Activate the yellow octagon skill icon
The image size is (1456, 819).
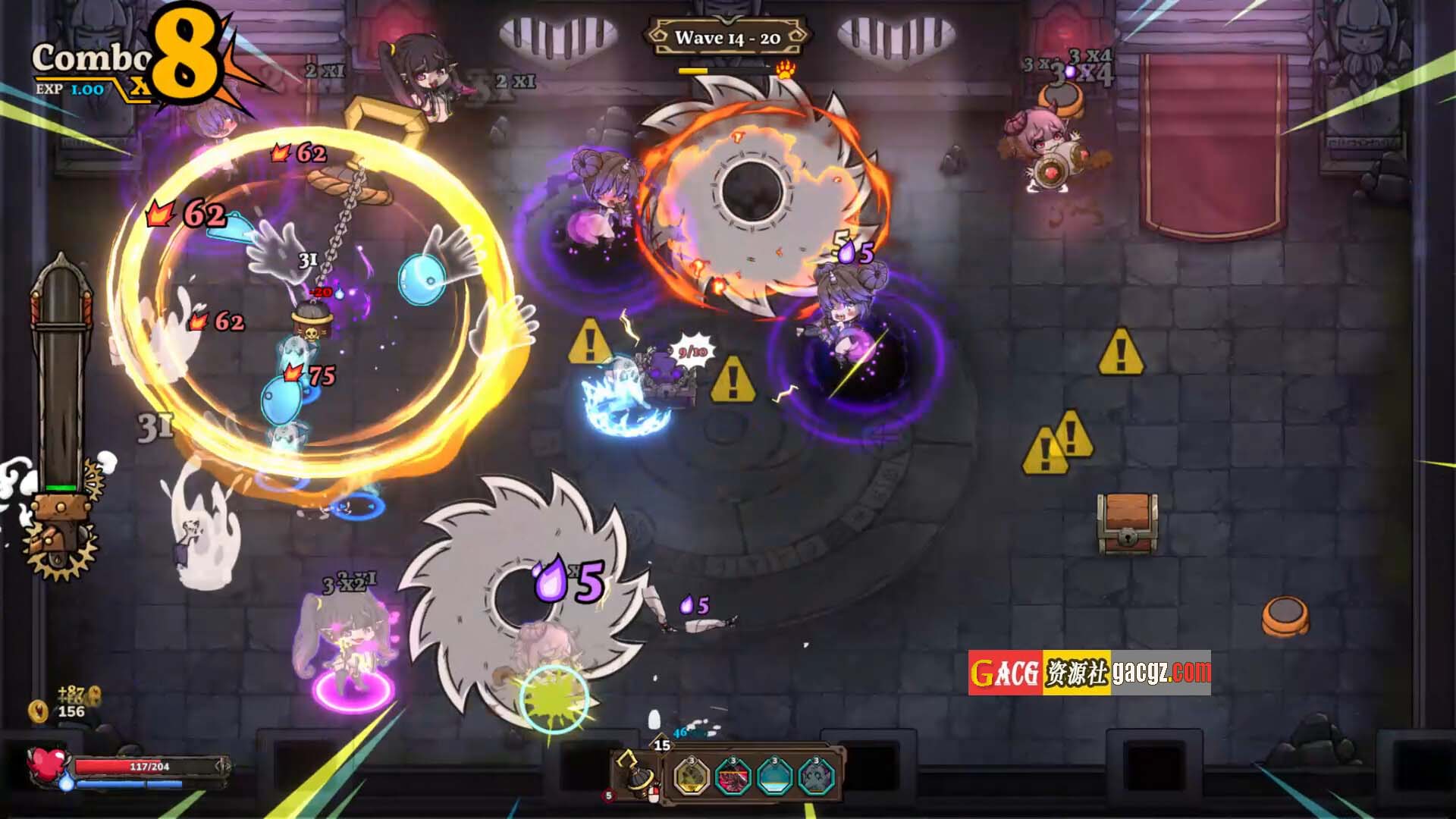(x=692, y=777)
